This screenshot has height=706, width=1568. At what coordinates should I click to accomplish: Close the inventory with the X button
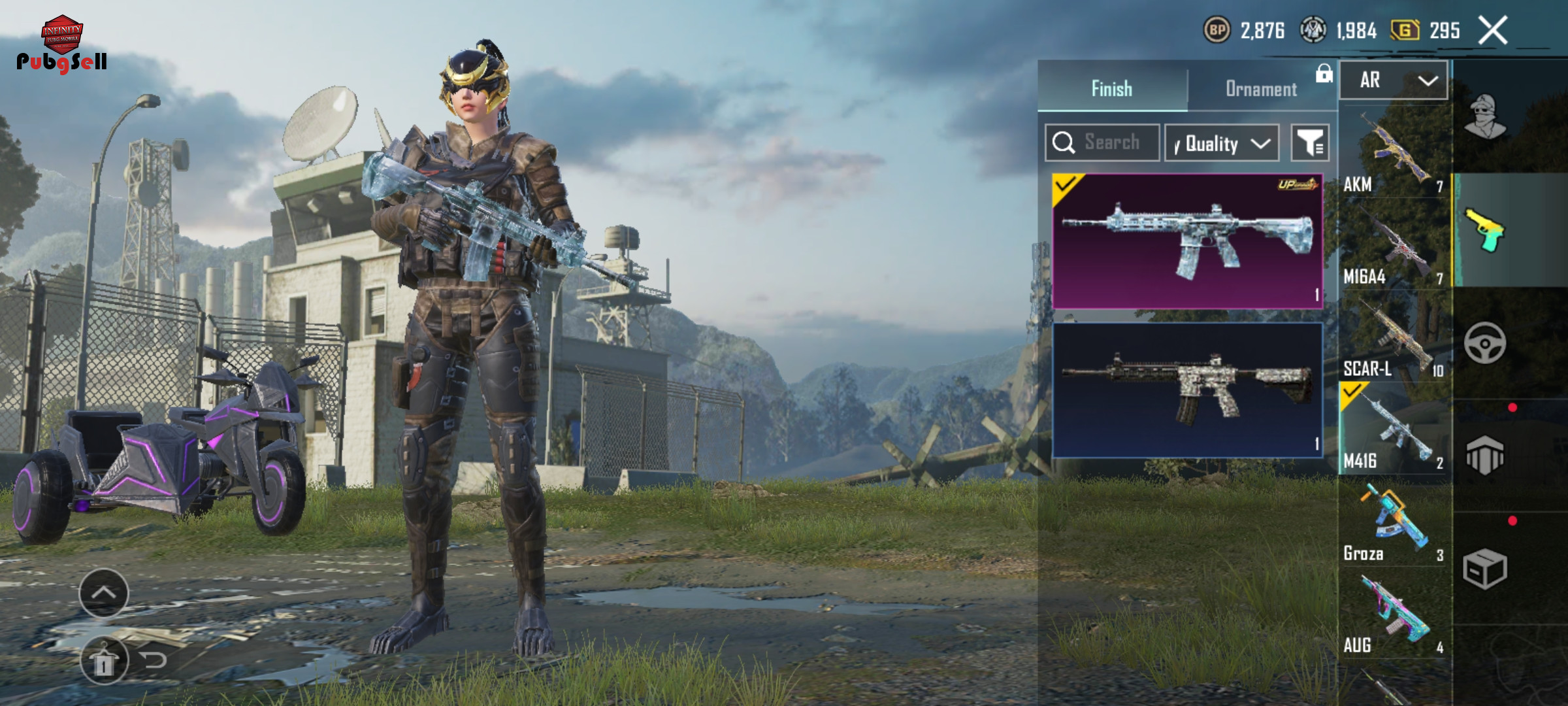click(1493, 31)
